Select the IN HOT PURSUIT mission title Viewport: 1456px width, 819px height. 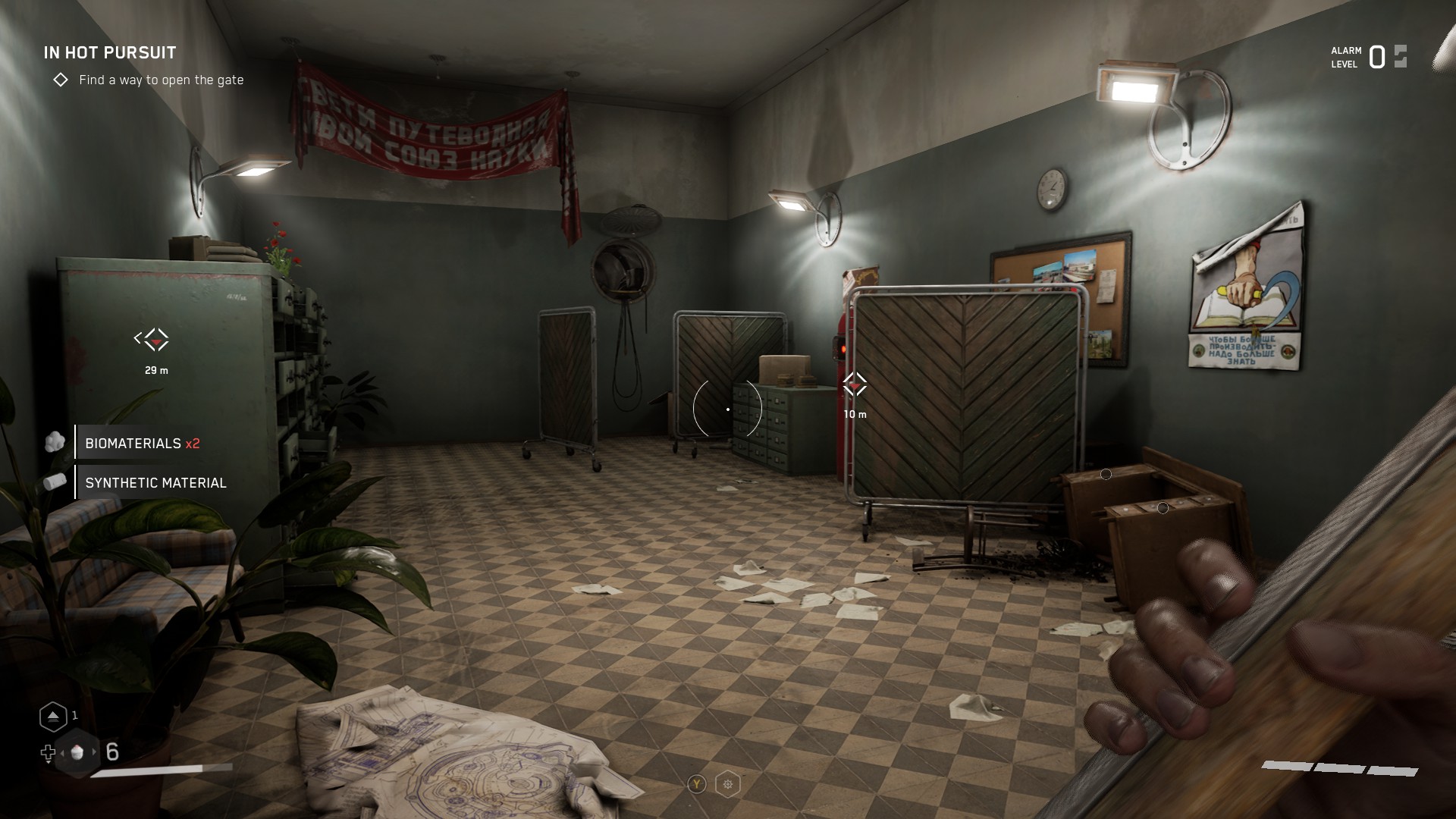tap(108, 53)
